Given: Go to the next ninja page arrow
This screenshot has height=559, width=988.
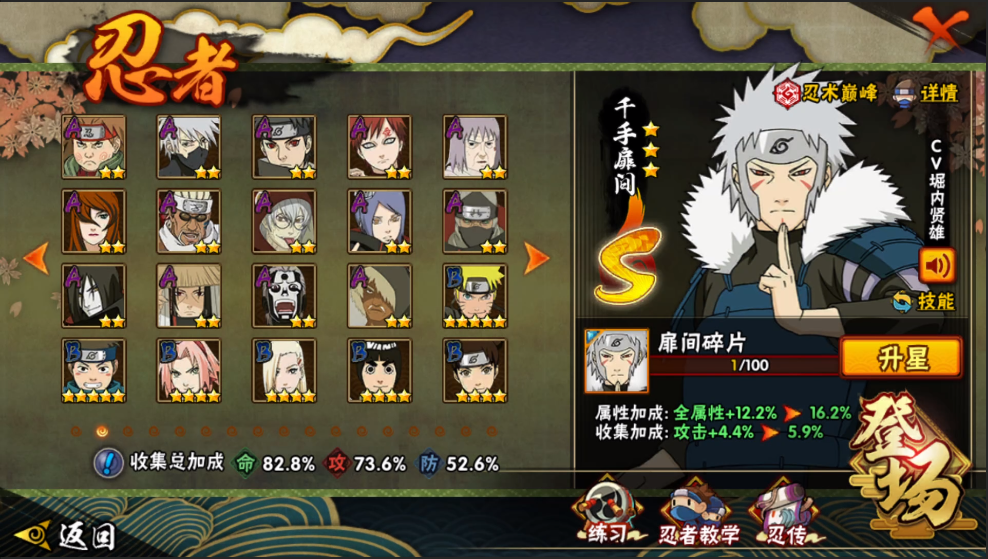Looking at the screenshot, I should click(537, 258).
